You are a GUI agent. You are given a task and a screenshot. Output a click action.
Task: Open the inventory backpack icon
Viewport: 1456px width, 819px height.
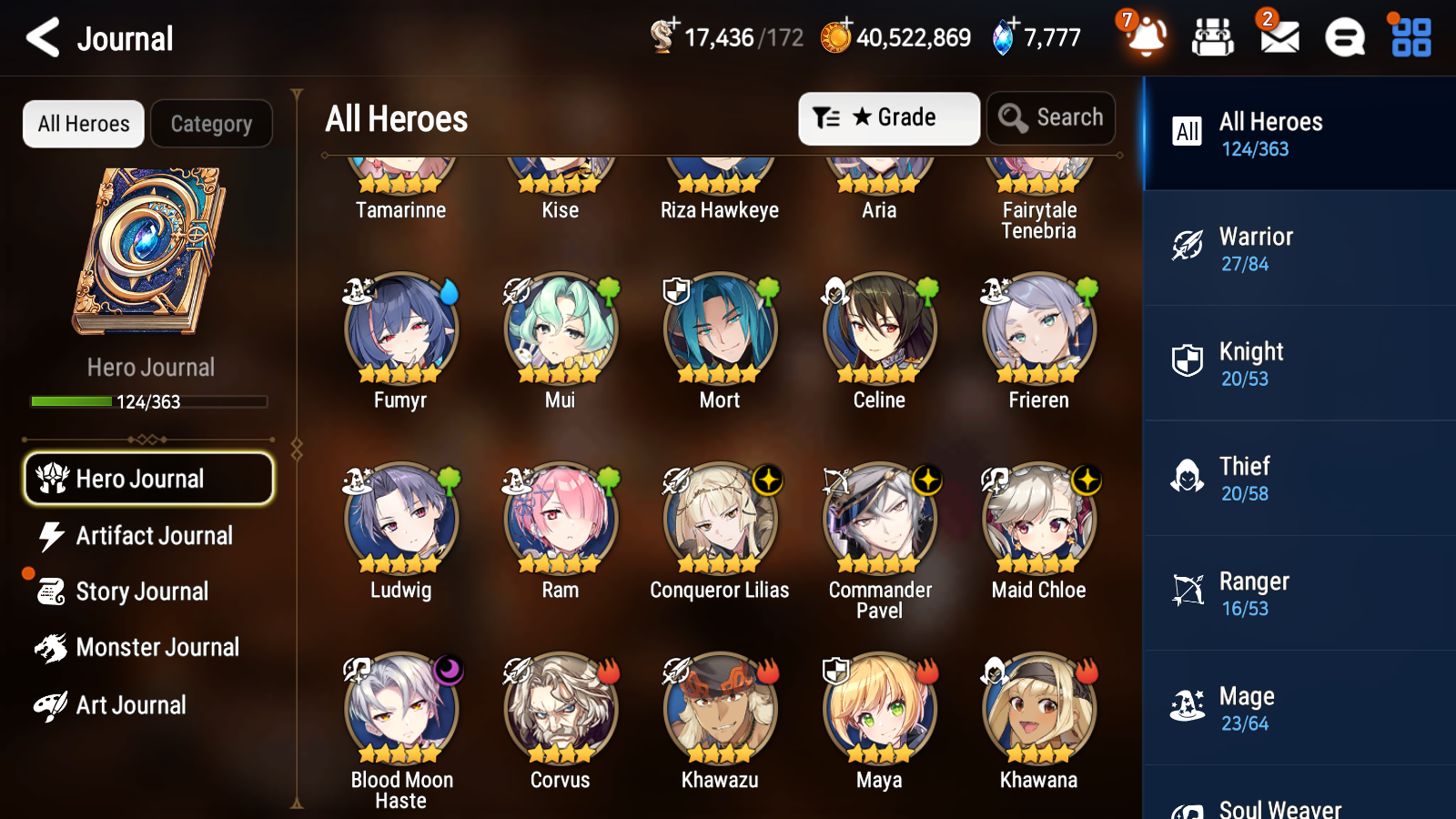coord(1213,37)
